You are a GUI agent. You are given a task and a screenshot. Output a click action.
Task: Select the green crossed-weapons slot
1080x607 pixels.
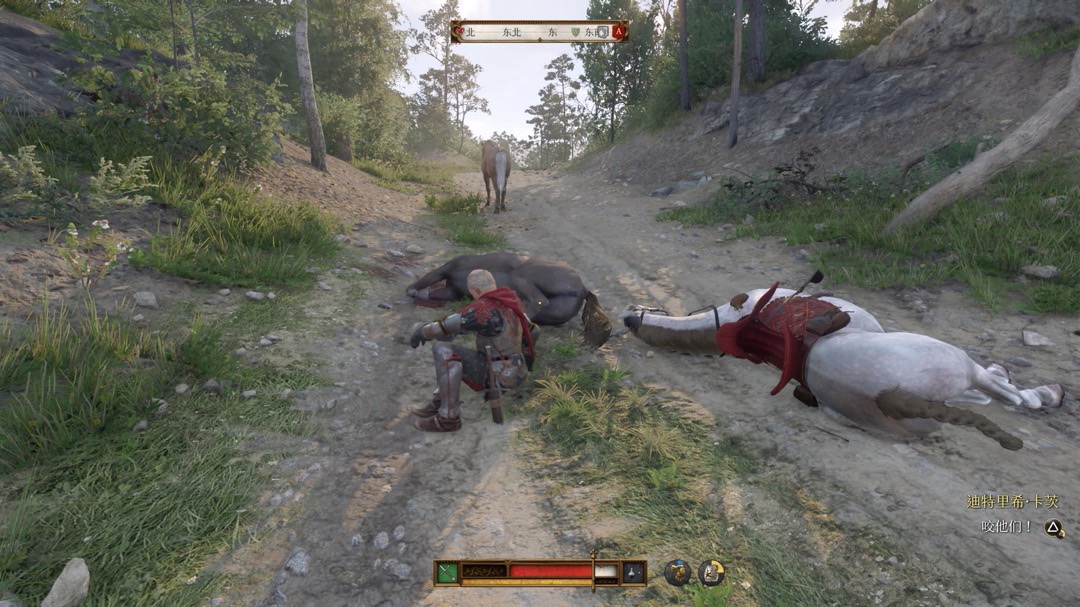(x=447, y=572)
